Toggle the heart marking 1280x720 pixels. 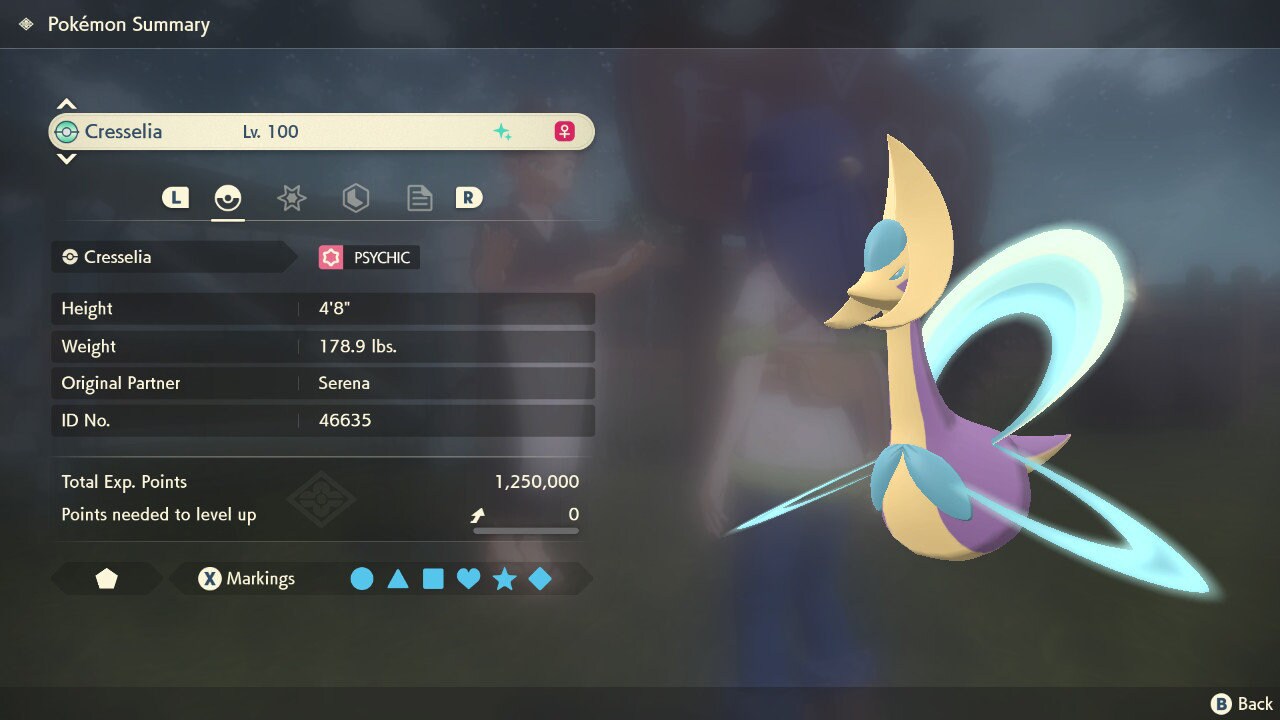(468, 579)
